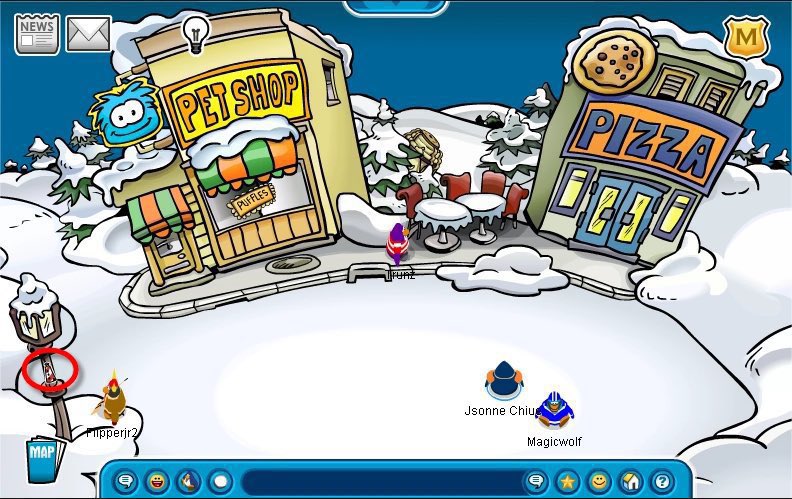
Task: Open the mail envelope
Action: (x=88, y=34)
